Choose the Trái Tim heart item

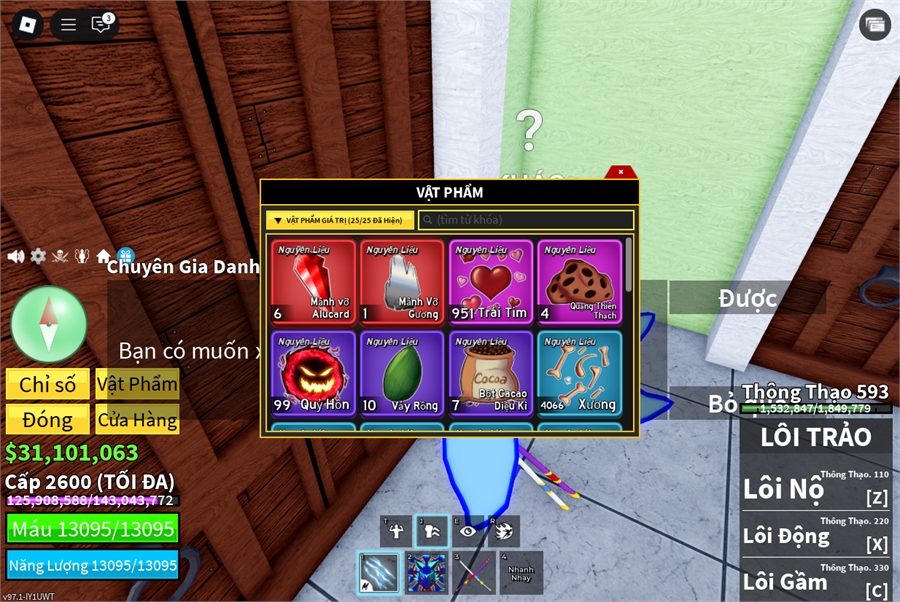(491, 282)
